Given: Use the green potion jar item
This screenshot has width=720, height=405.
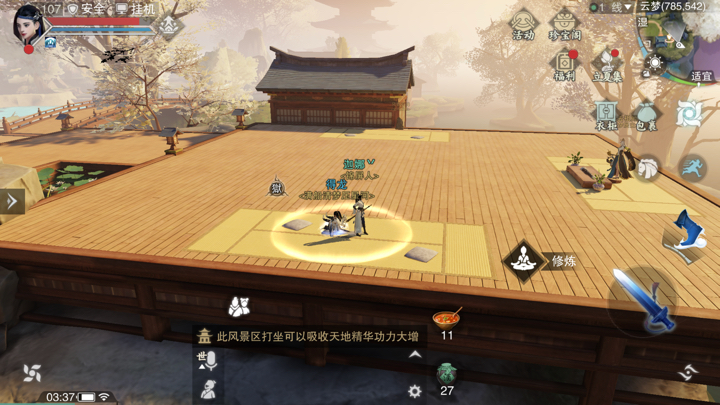Looking at the screenshot, I should (446, 375).
